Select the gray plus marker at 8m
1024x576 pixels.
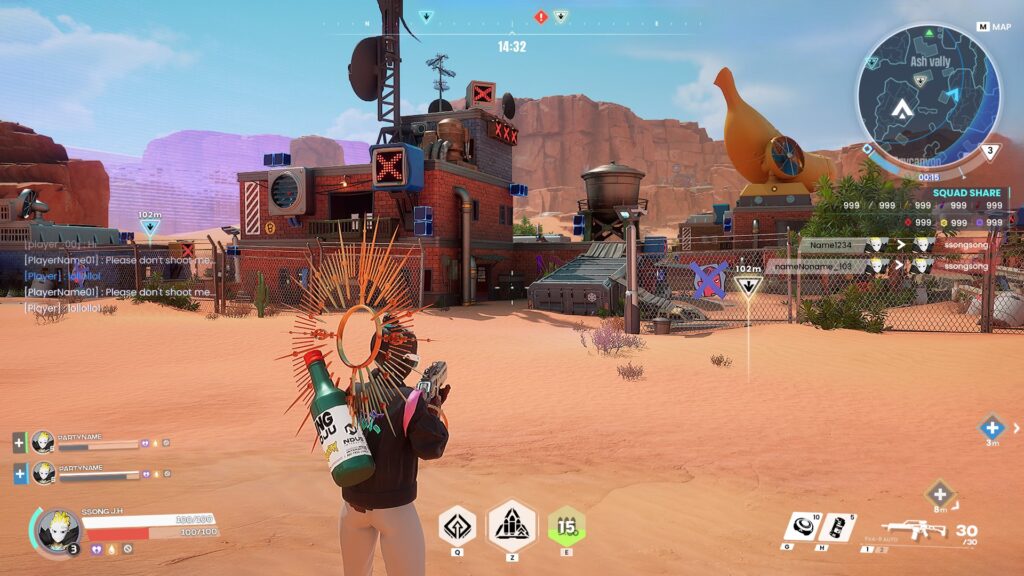click(940, 493)
